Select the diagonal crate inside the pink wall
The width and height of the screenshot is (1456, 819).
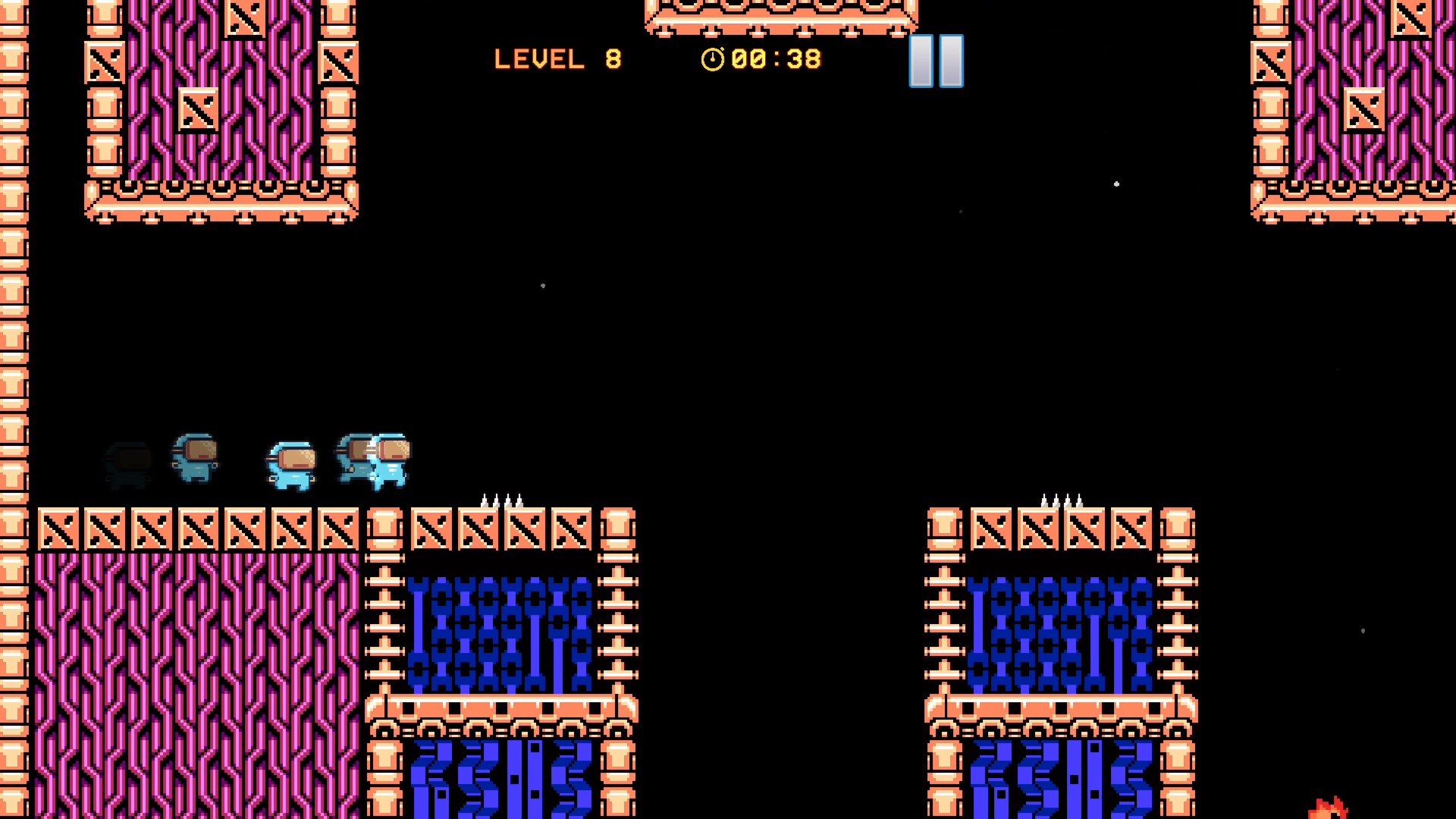tap(199, 108)
